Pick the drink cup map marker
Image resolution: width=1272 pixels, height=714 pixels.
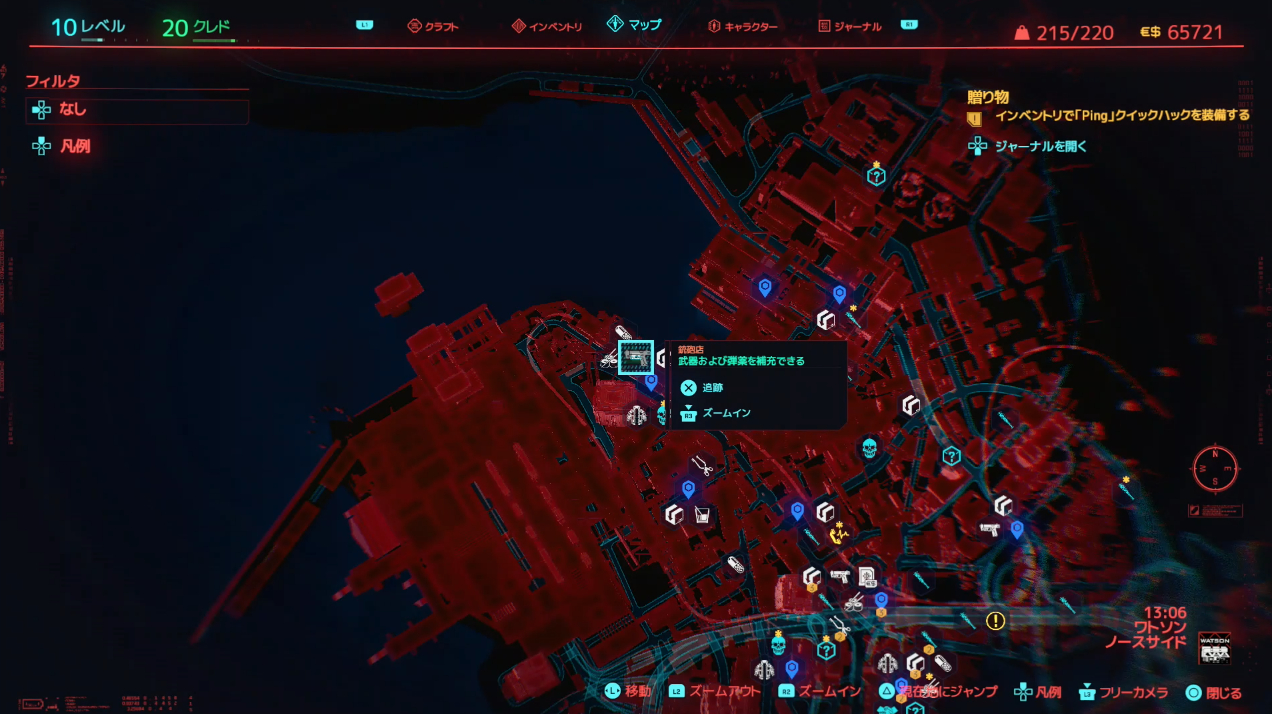[x=704, y=515]
